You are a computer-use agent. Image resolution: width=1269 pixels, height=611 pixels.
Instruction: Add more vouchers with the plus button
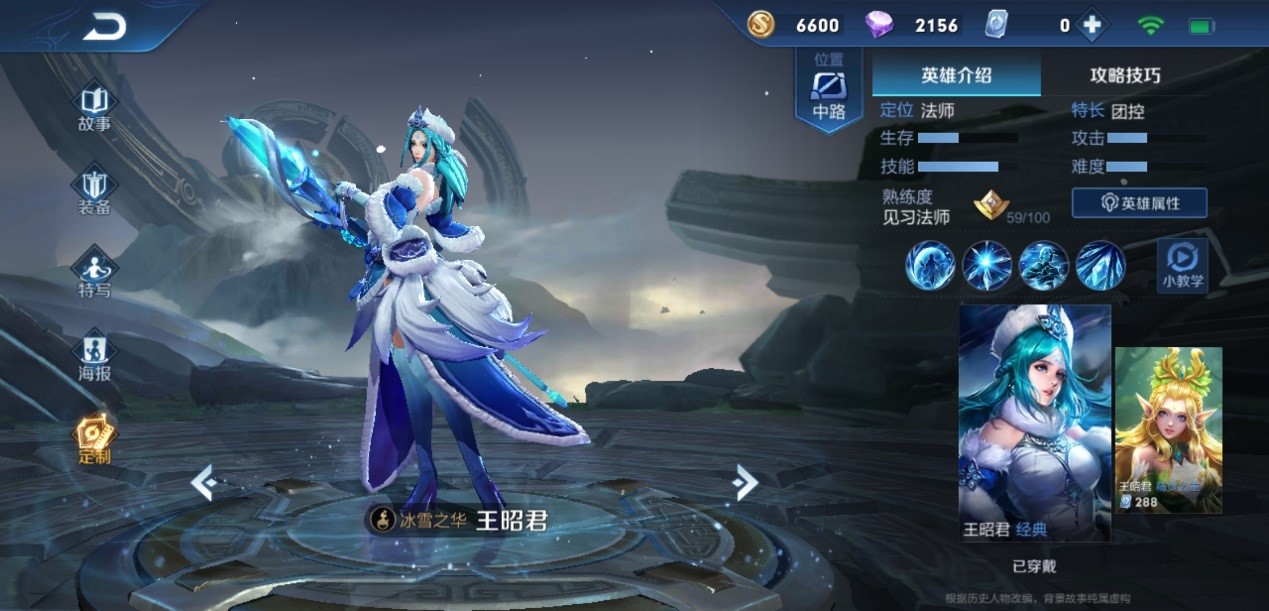[1091, 26]
